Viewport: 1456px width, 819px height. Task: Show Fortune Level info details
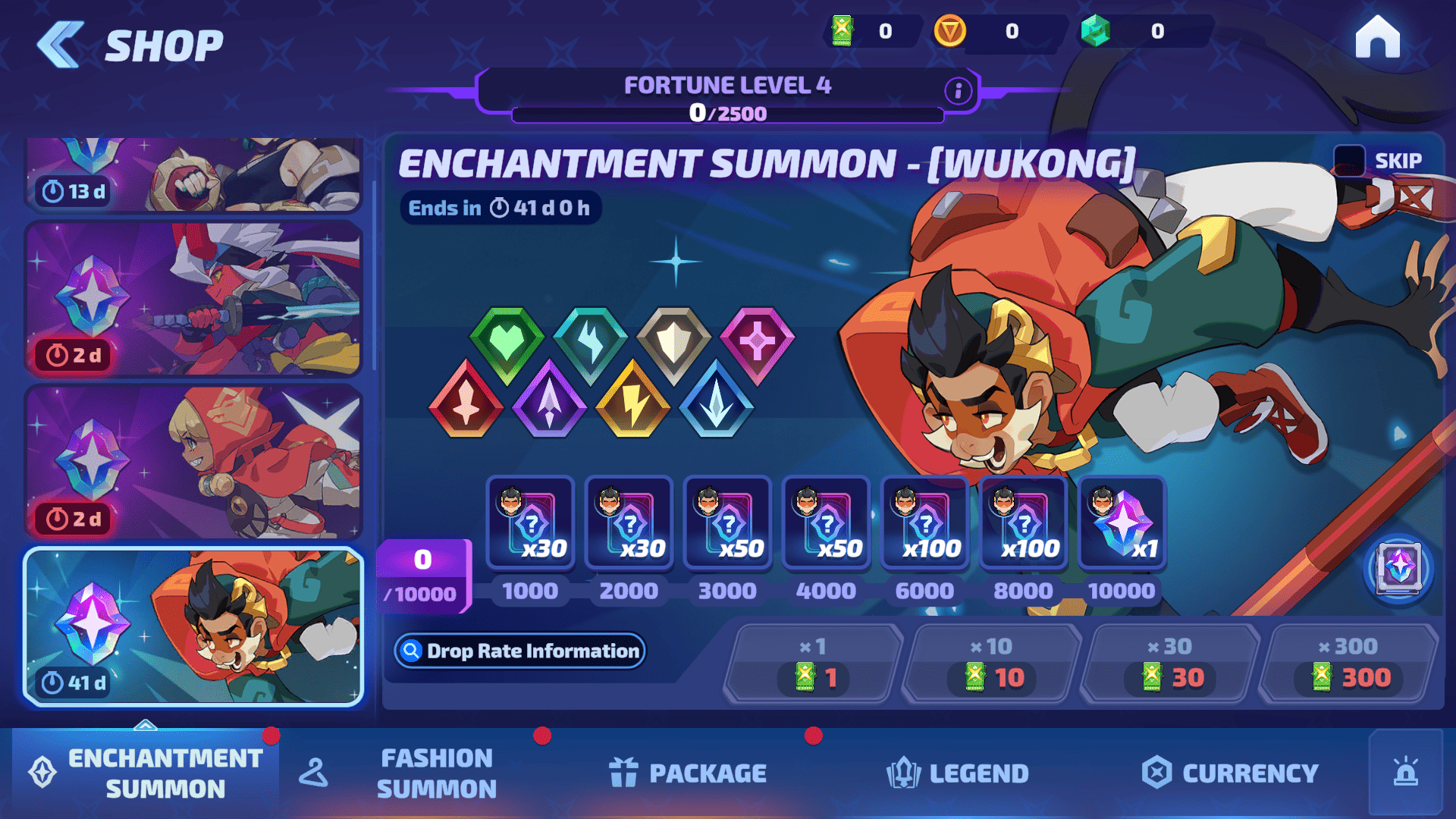[x=958, y=91]
